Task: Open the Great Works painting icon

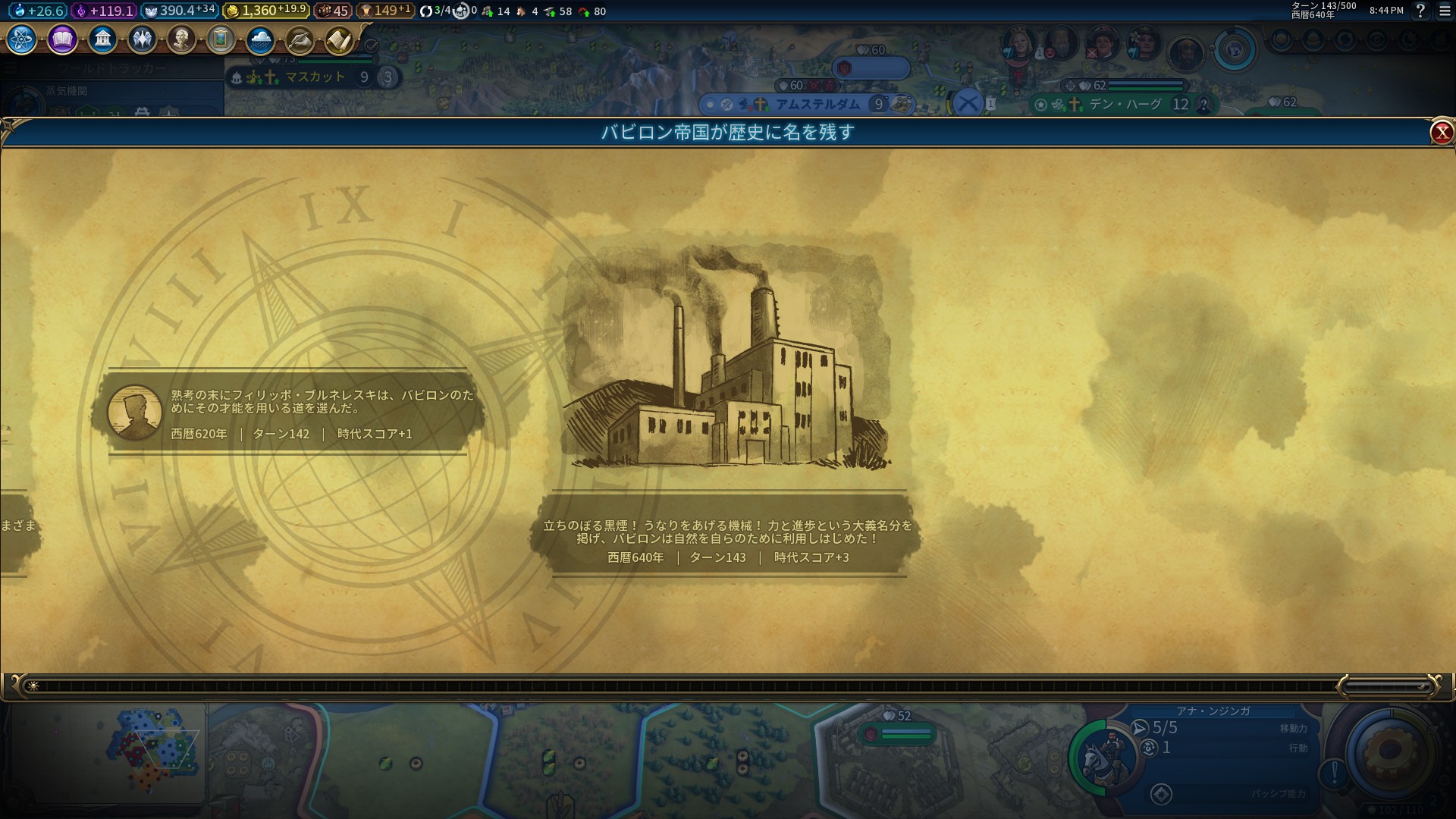Action: [221, 39]
